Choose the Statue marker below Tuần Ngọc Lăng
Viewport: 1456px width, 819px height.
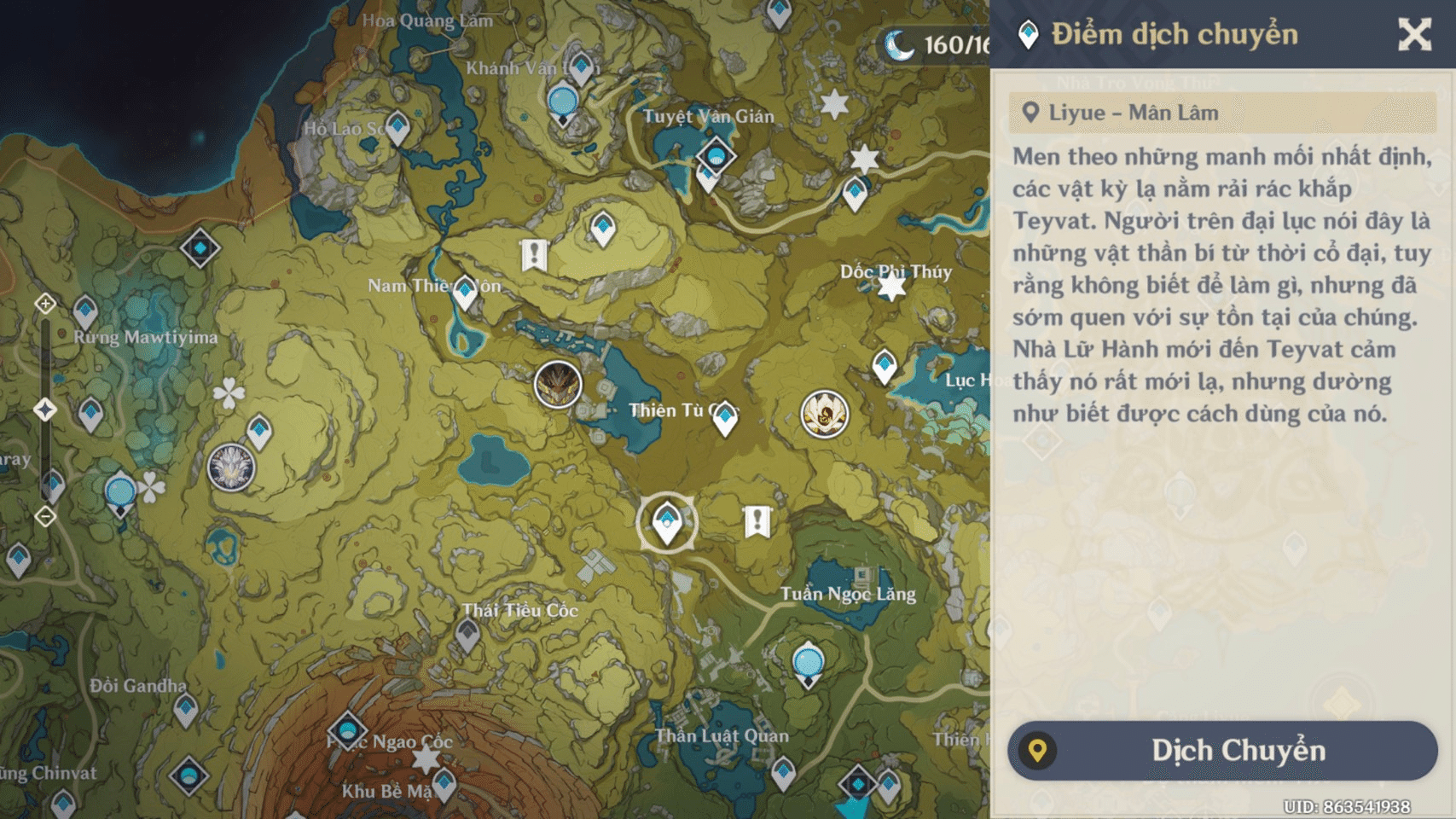[x=808, y=664]
